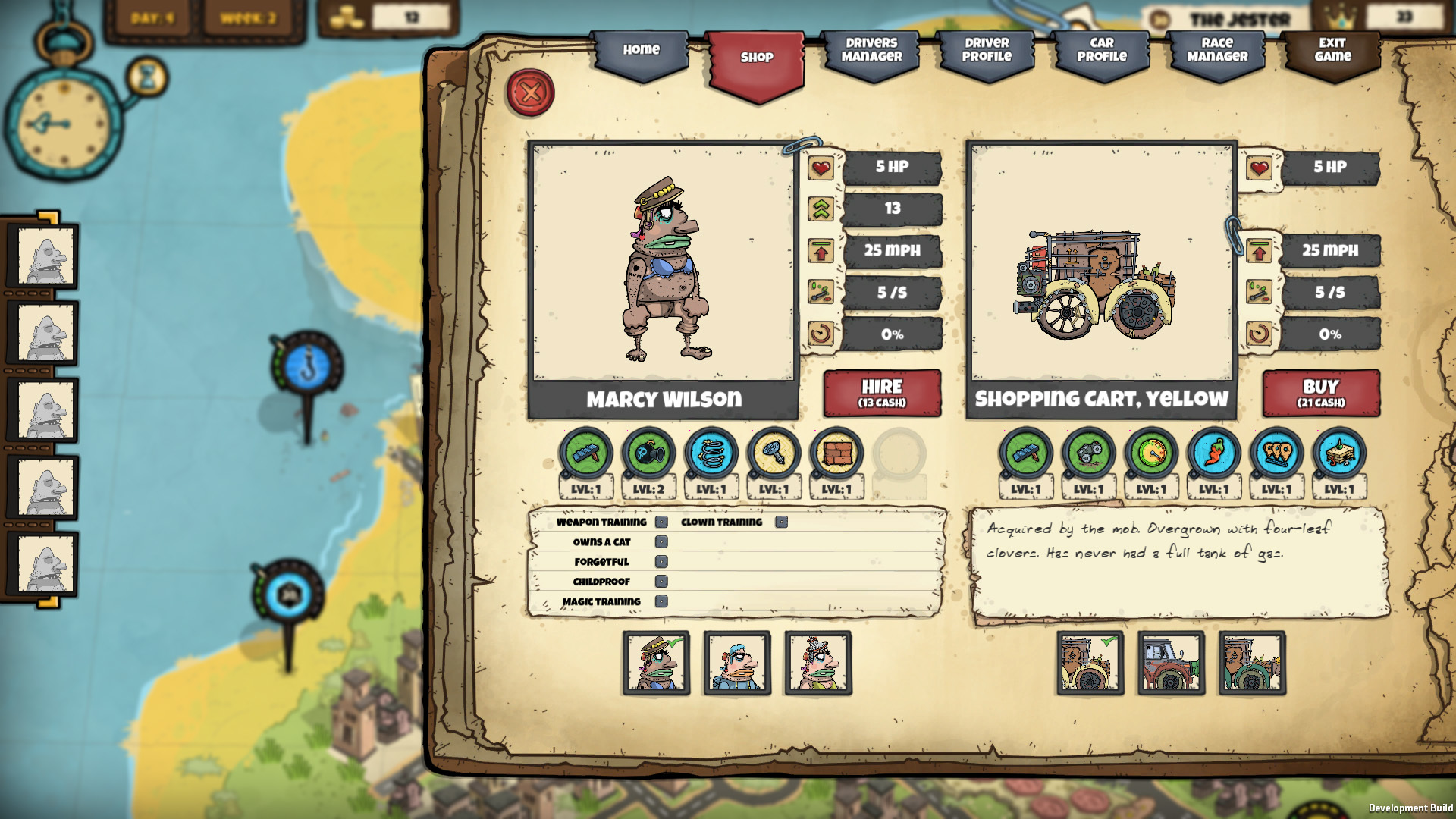Hire Marcy Wilson for 13 cash

click(881, 394)
